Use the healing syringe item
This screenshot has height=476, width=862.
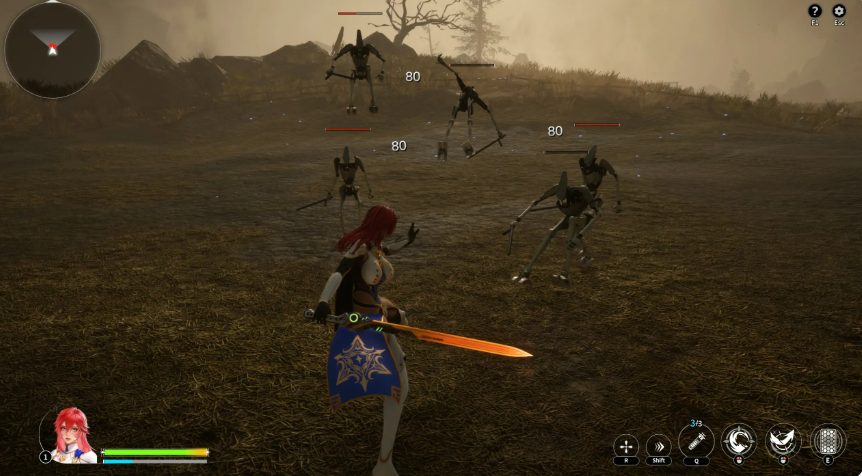[696, 441]
